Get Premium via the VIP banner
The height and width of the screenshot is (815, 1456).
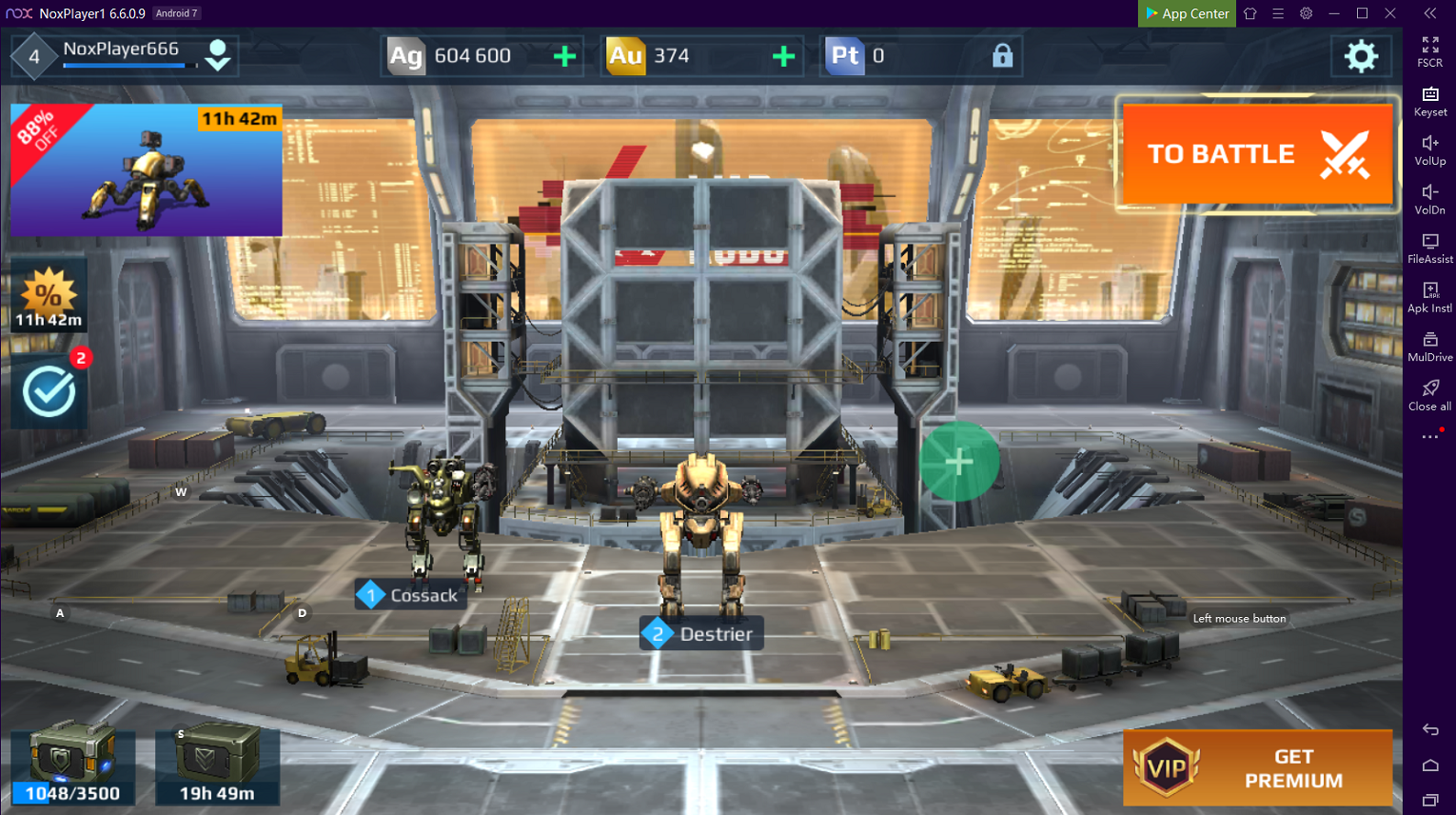pyautogui.click(x=1257, y=767)
